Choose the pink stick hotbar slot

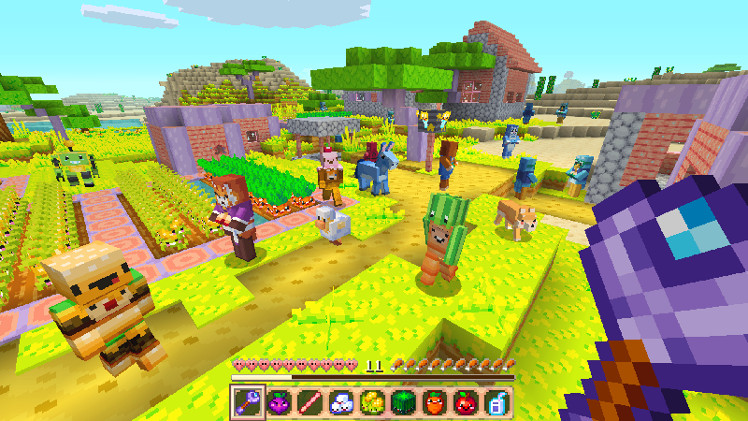310,401
